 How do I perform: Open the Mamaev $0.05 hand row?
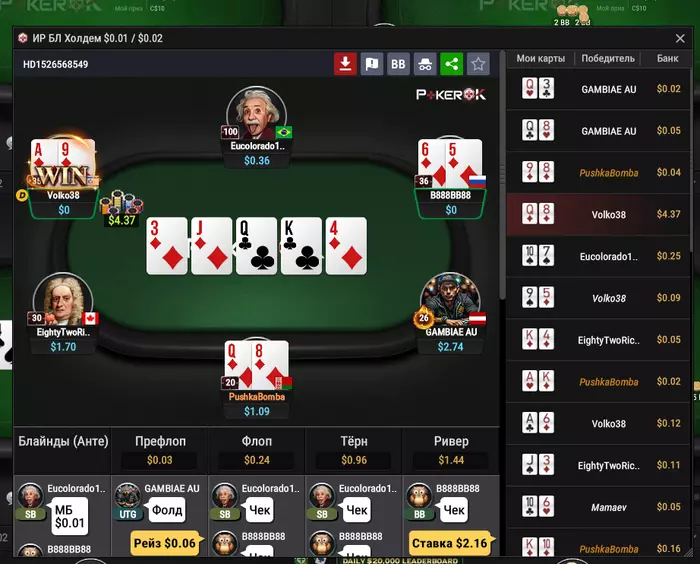coord(601,507)
